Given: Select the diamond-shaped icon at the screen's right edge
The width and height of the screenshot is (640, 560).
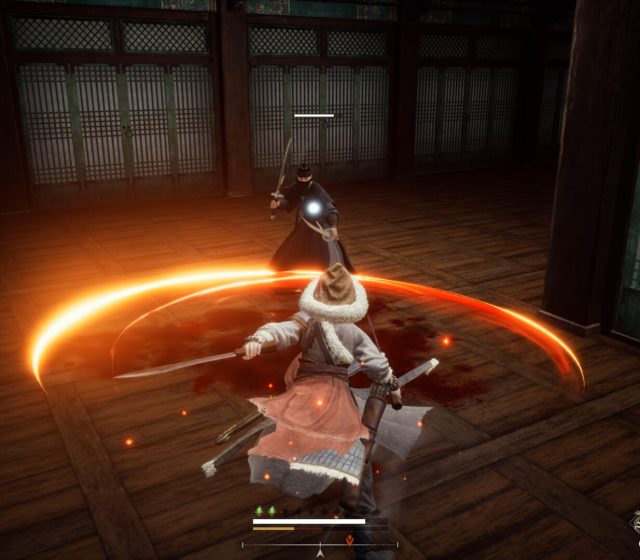Looking at the screenshot, I should point(633,521).
